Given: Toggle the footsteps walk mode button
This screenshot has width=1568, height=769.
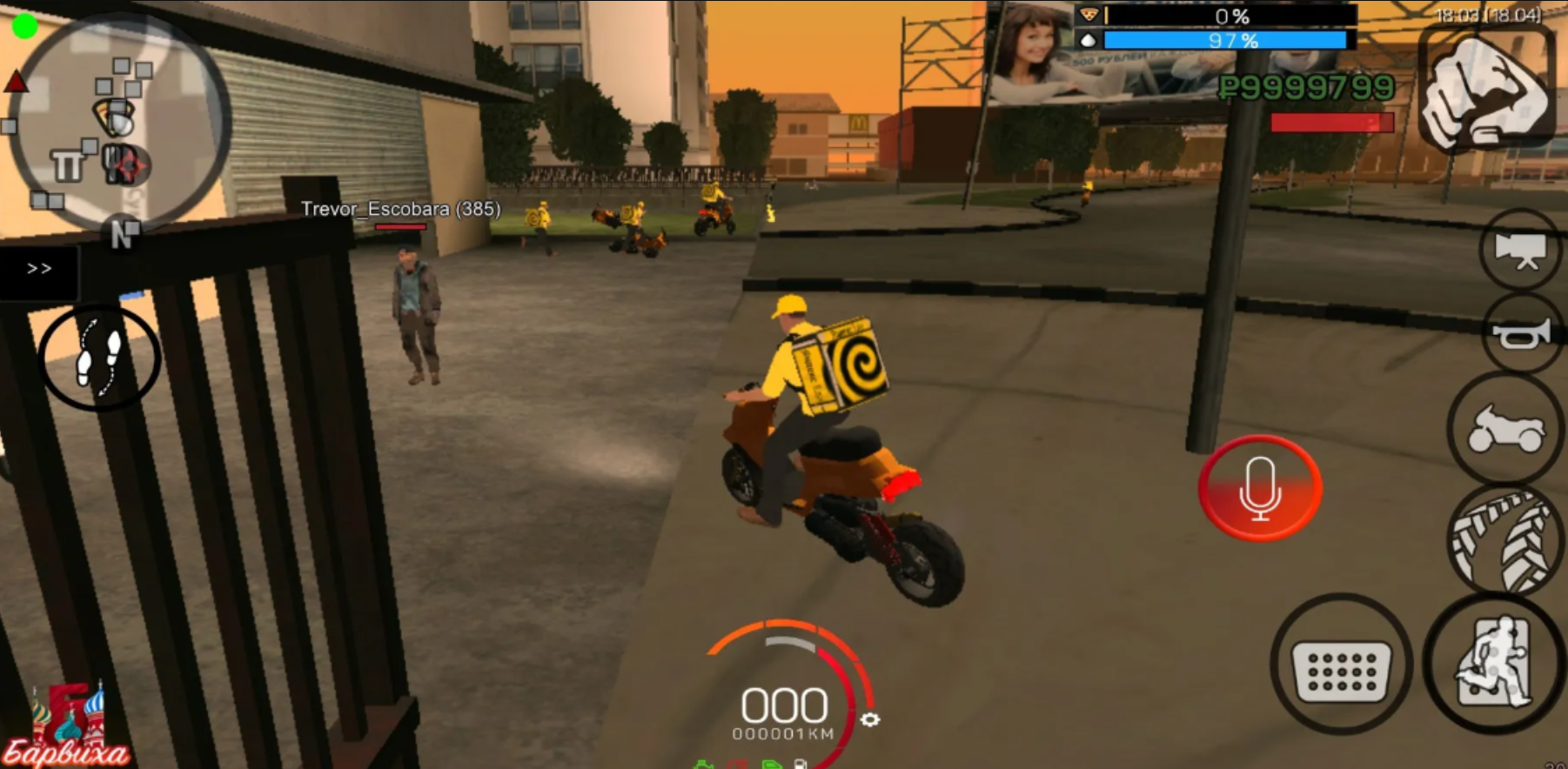Looking at the screenshot, I should (99, 358).
